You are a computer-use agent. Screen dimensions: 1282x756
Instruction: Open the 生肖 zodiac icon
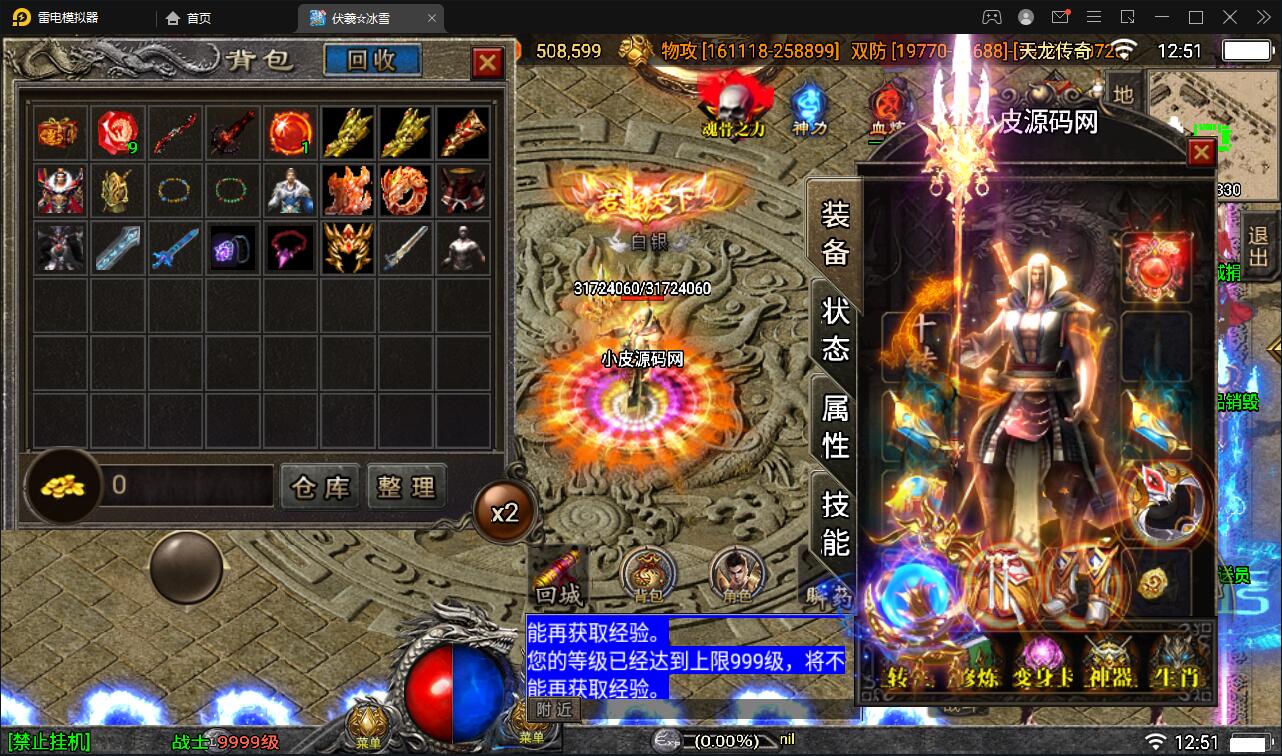point(1177,662)
